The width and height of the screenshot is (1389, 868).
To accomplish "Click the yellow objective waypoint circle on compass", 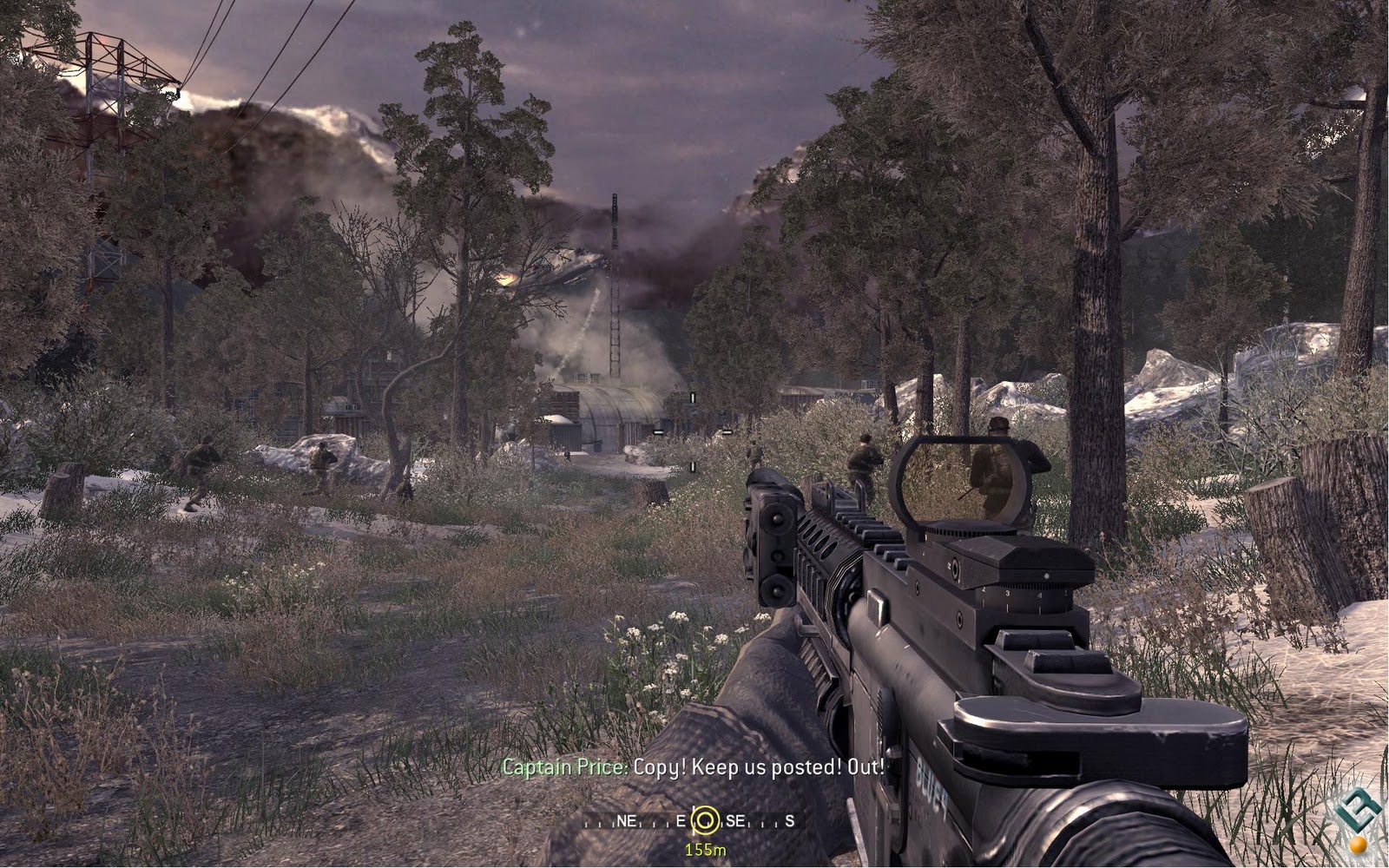I will tap(706, 820).
